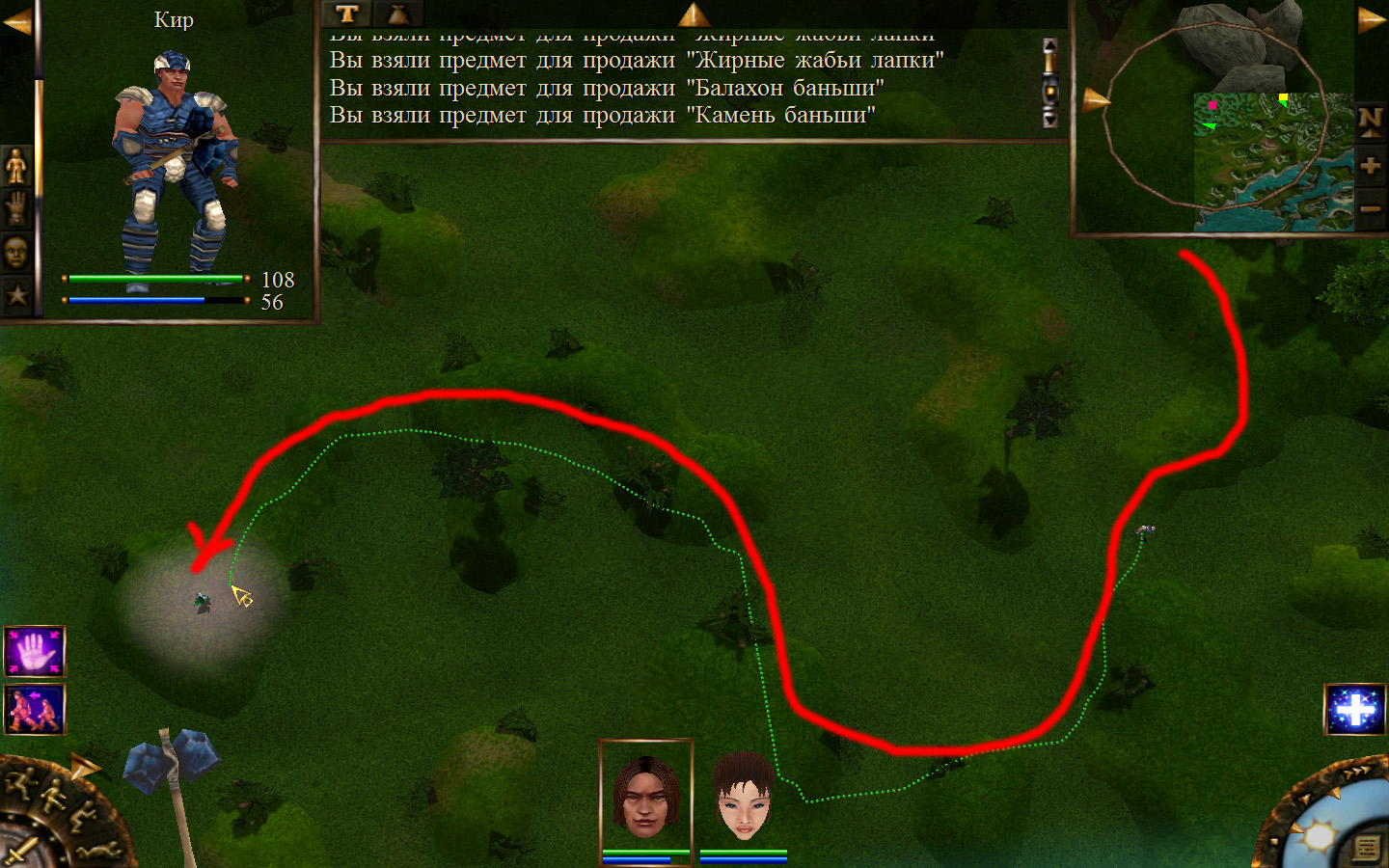Open the body figure tab beside Кир's portrait
Viewport: 1389px width, 868px height.
pos(16,166)
